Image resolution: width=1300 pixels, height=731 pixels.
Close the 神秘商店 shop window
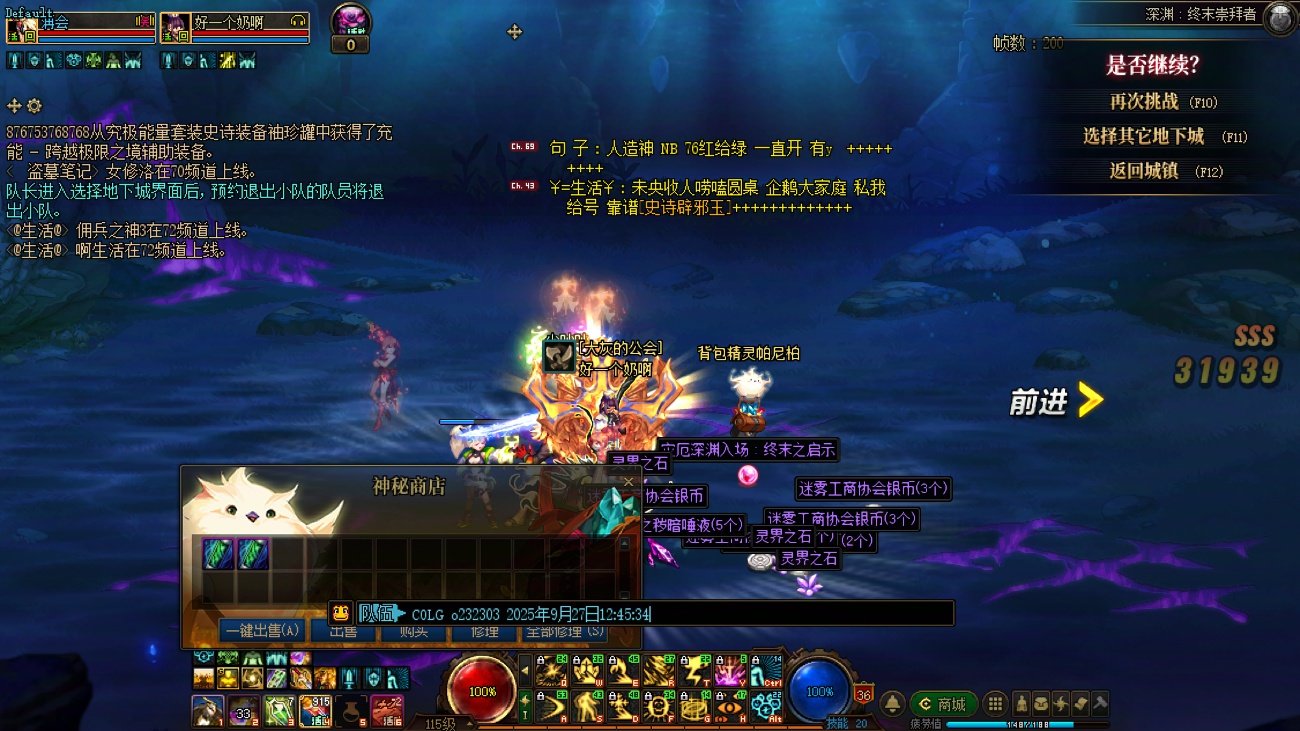(628, 483)
